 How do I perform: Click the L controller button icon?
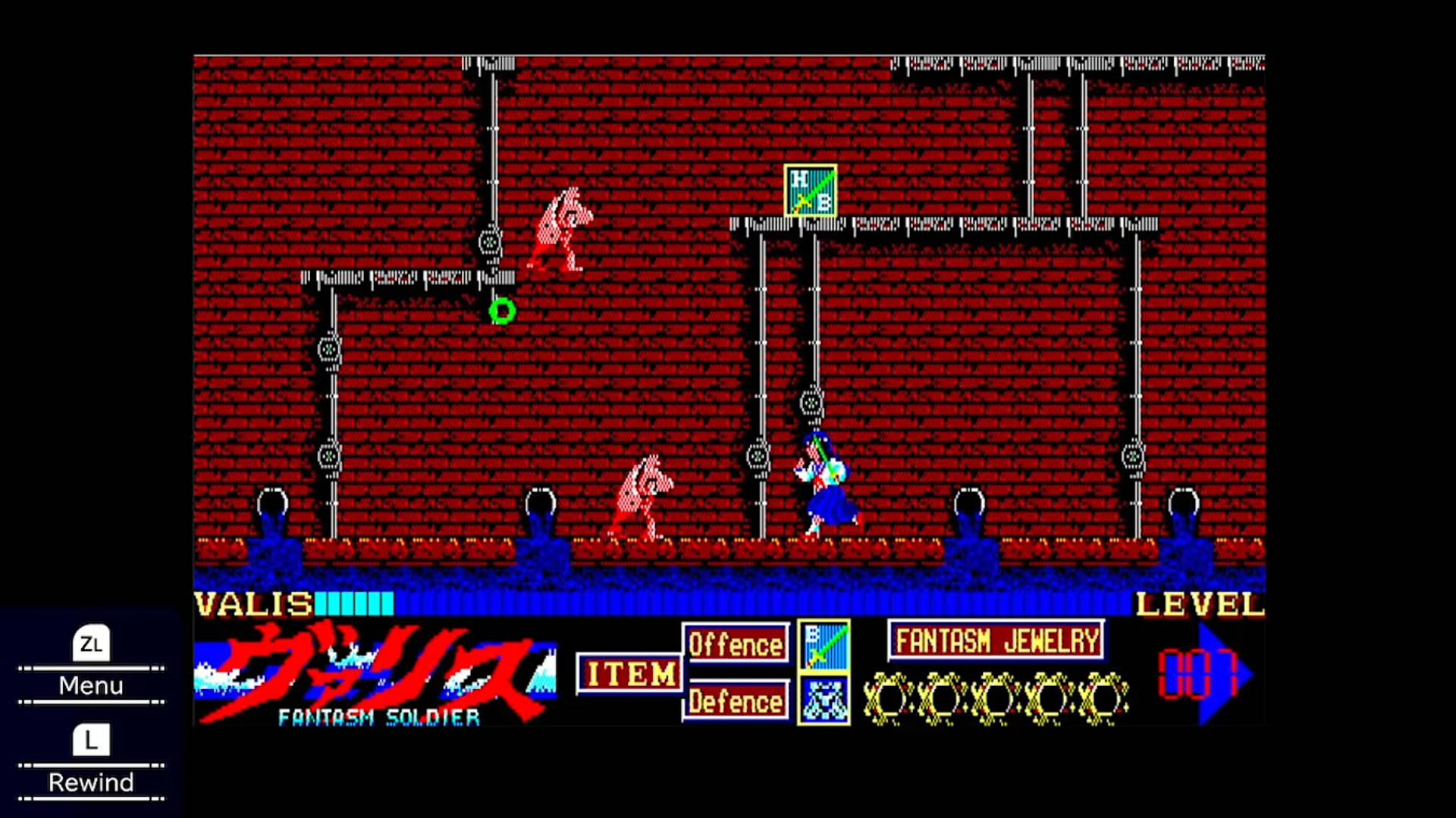click(90, 740)
